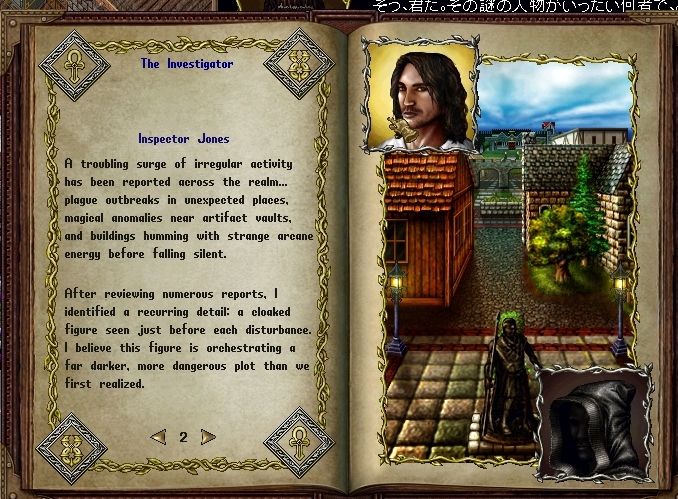
Task: Turn to the next page arrow
Action: [208, 437]
